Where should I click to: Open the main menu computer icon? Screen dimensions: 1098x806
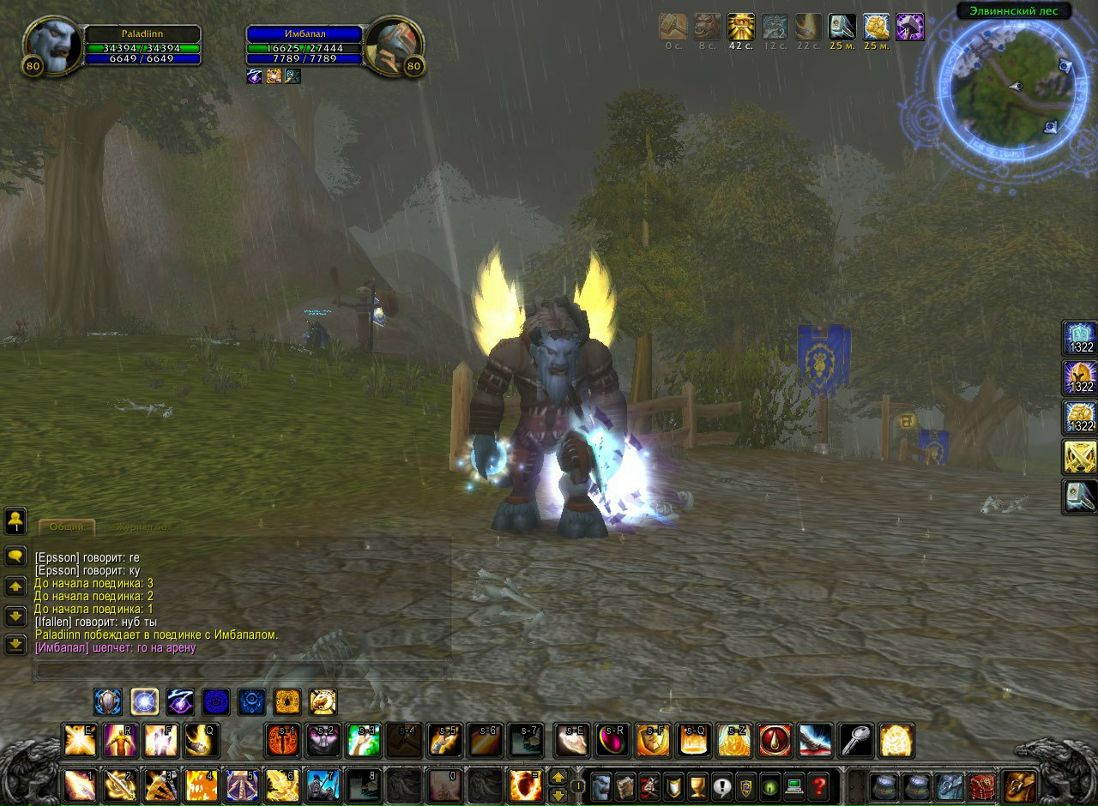[x=795, y=785]
